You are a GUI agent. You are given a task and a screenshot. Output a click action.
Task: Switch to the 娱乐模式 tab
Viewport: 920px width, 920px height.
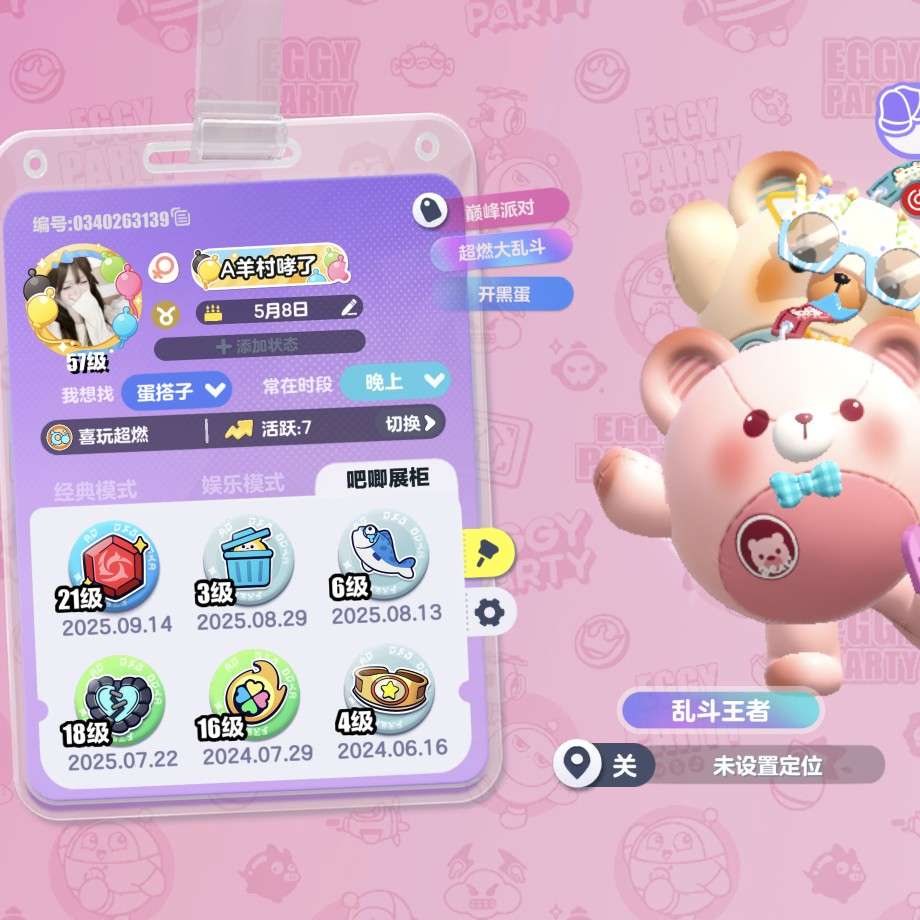242,484
